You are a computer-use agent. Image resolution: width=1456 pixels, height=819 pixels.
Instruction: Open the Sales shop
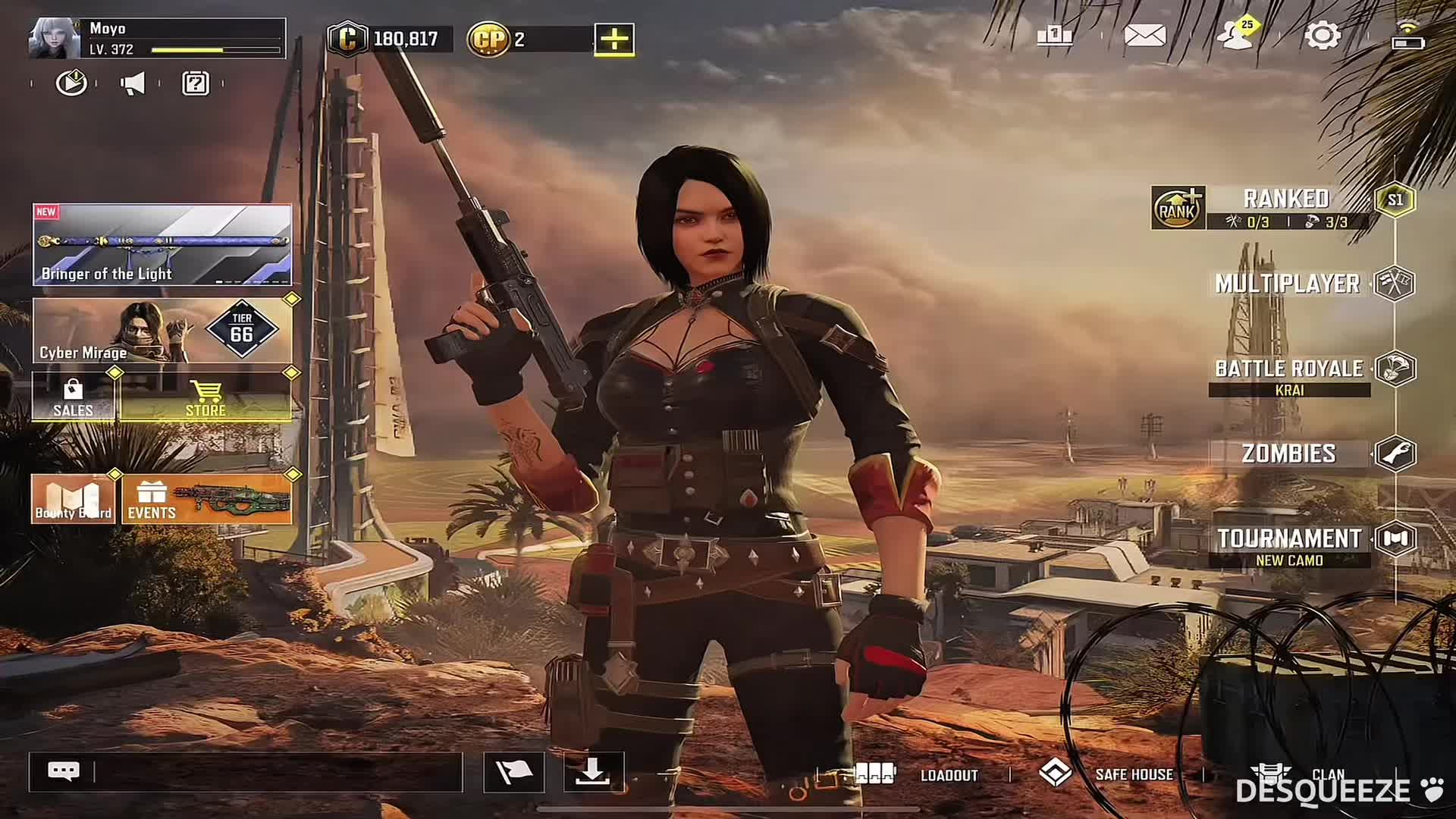[x=74, y=397]
